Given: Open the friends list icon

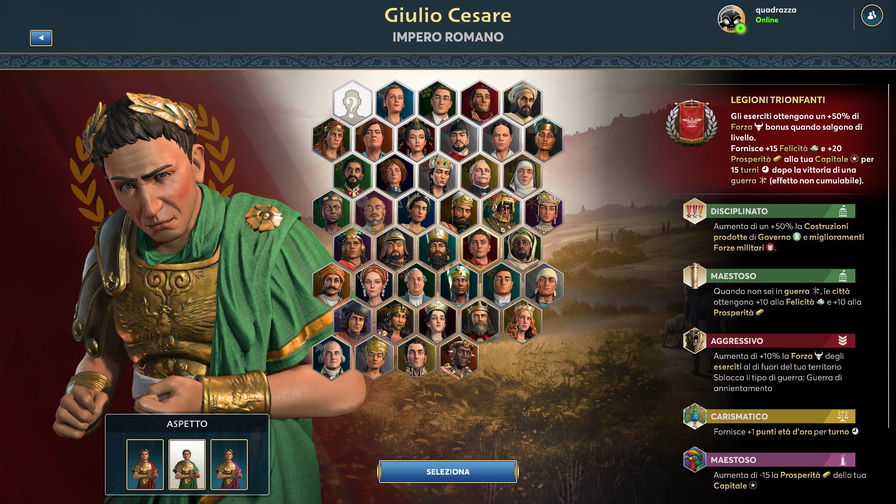Looking at the screenshot, I should [871, 16].
